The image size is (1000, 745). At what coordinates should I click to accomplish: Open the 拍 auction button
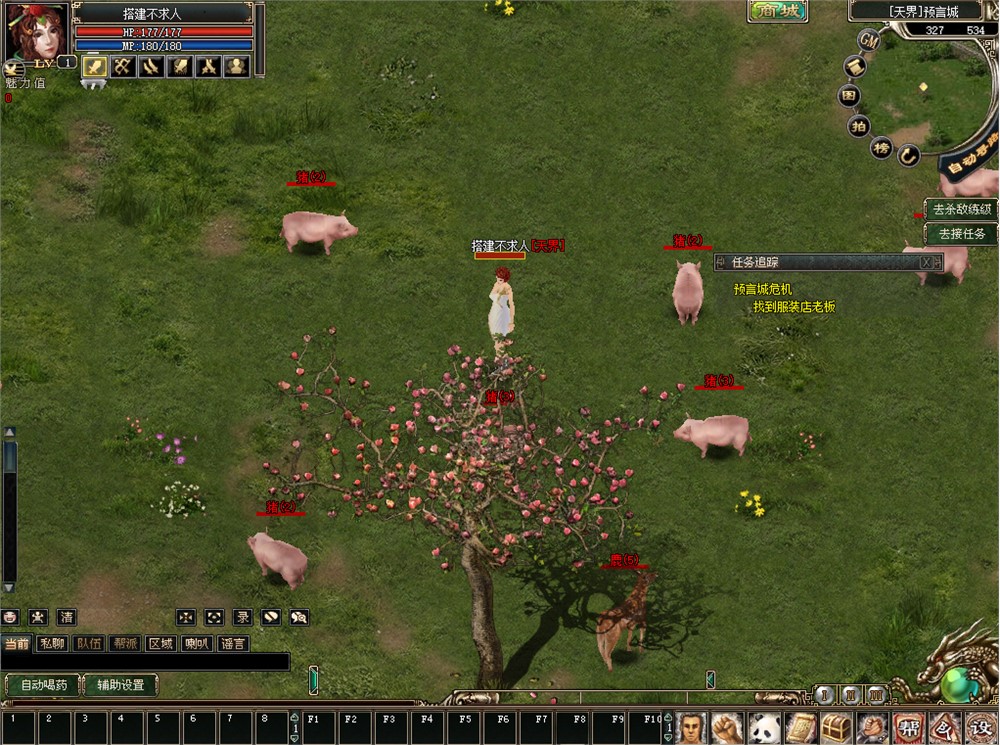pyautogui.click(x=858, y=125)
